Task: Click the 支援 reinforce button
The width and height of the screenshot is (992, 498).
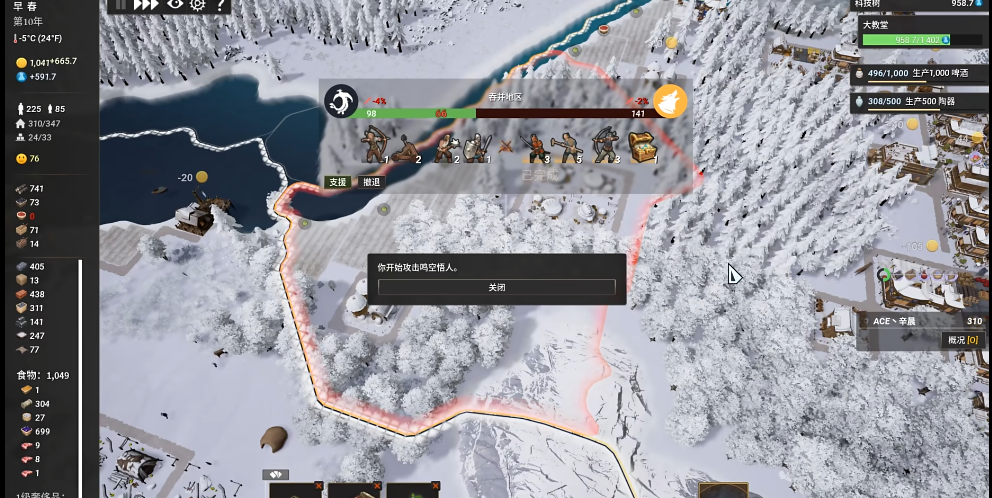Action: (x=338, y=182)
